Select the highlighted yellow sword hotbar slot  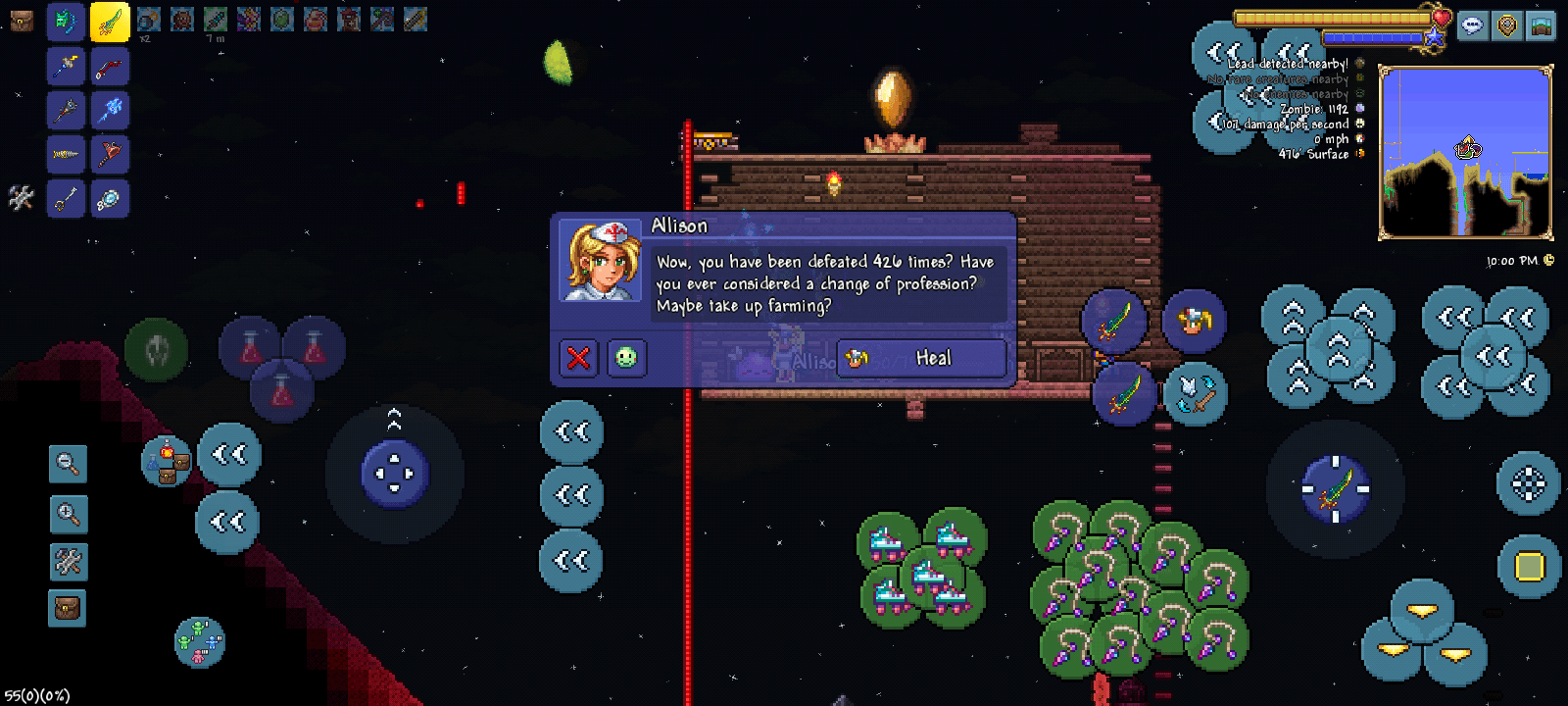[110, 22]
